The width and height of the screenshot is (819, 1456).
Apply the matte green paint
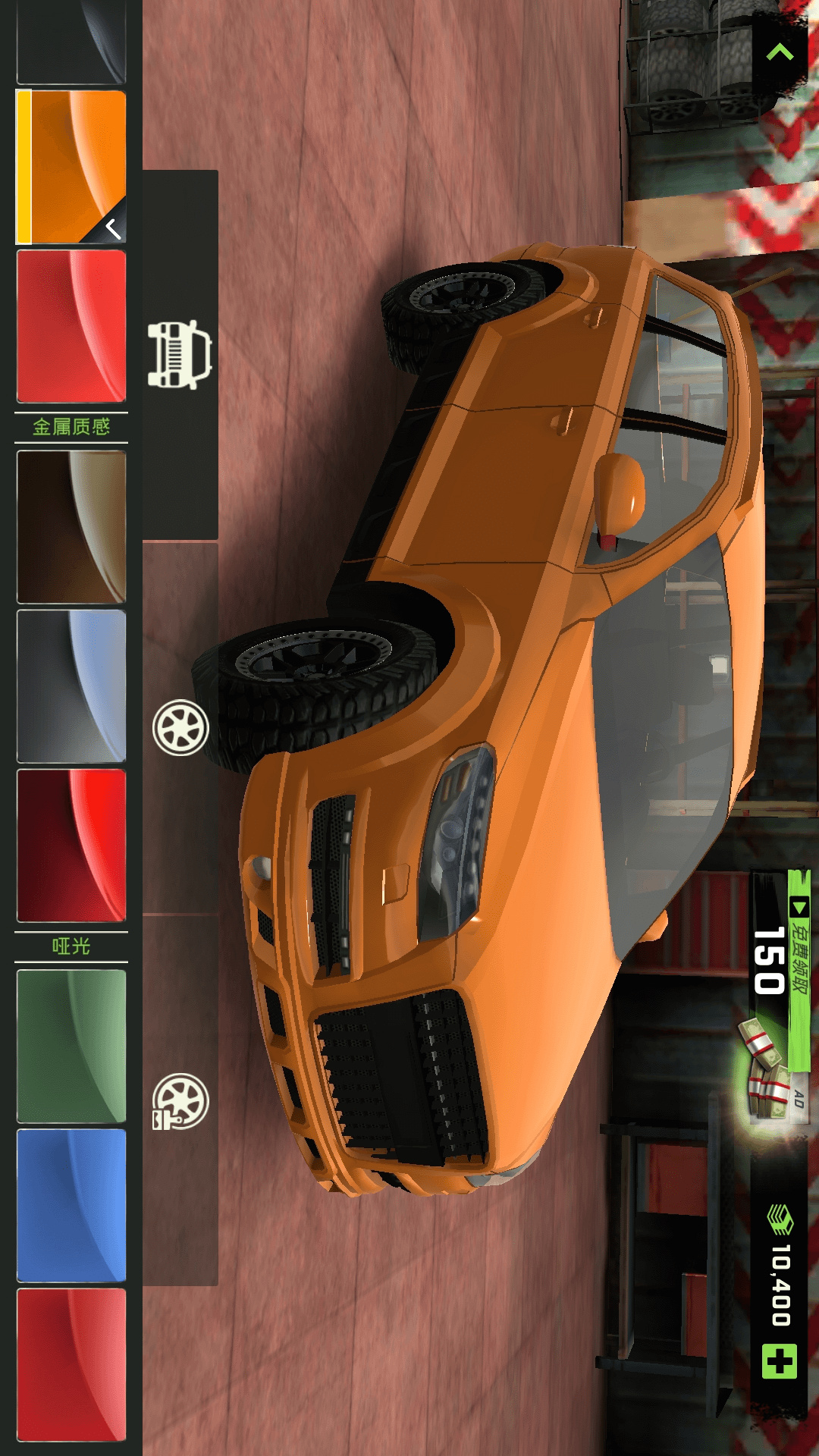click(x=72, y=1046)
